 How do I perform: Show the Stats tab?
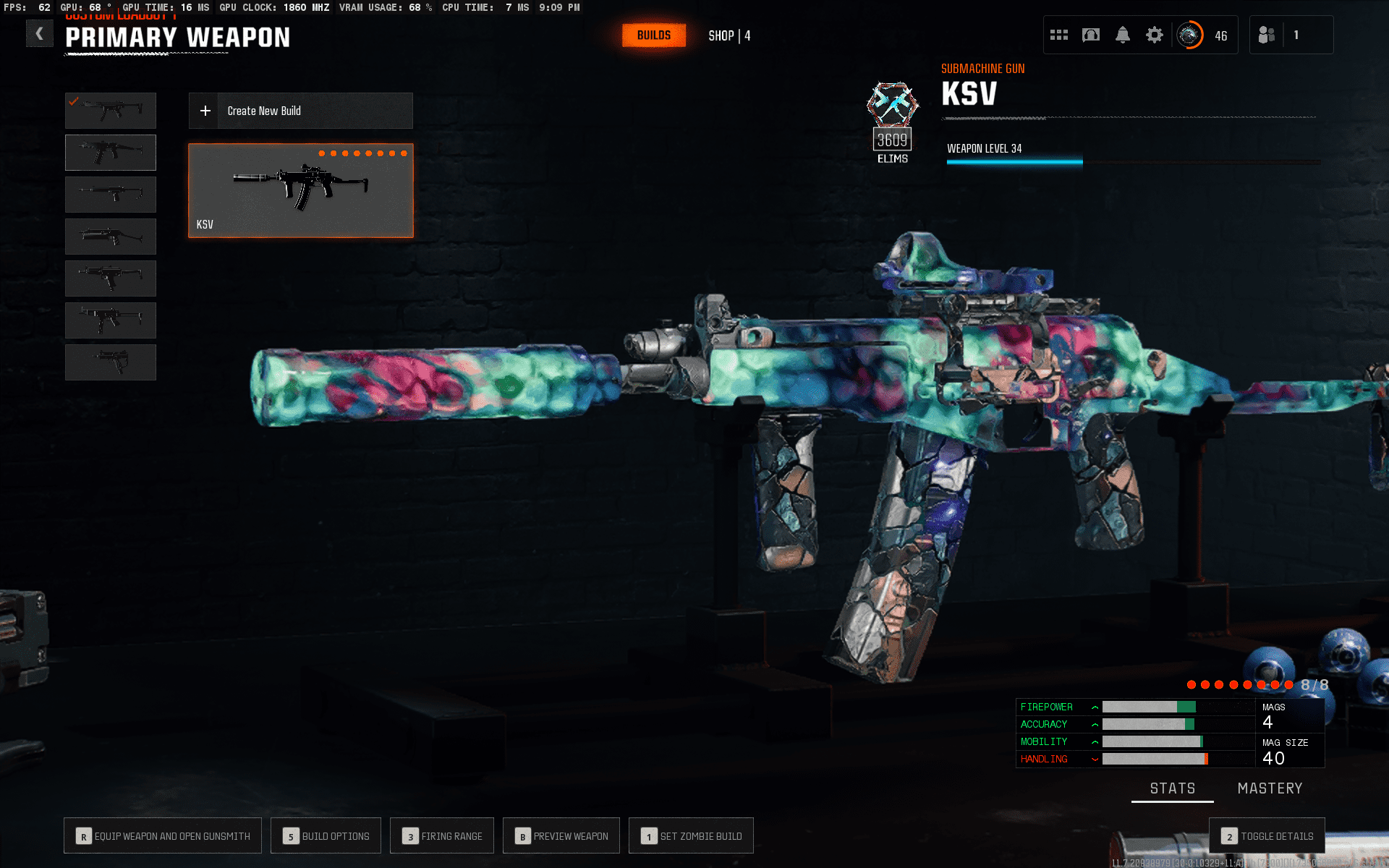coord(1172,788)
